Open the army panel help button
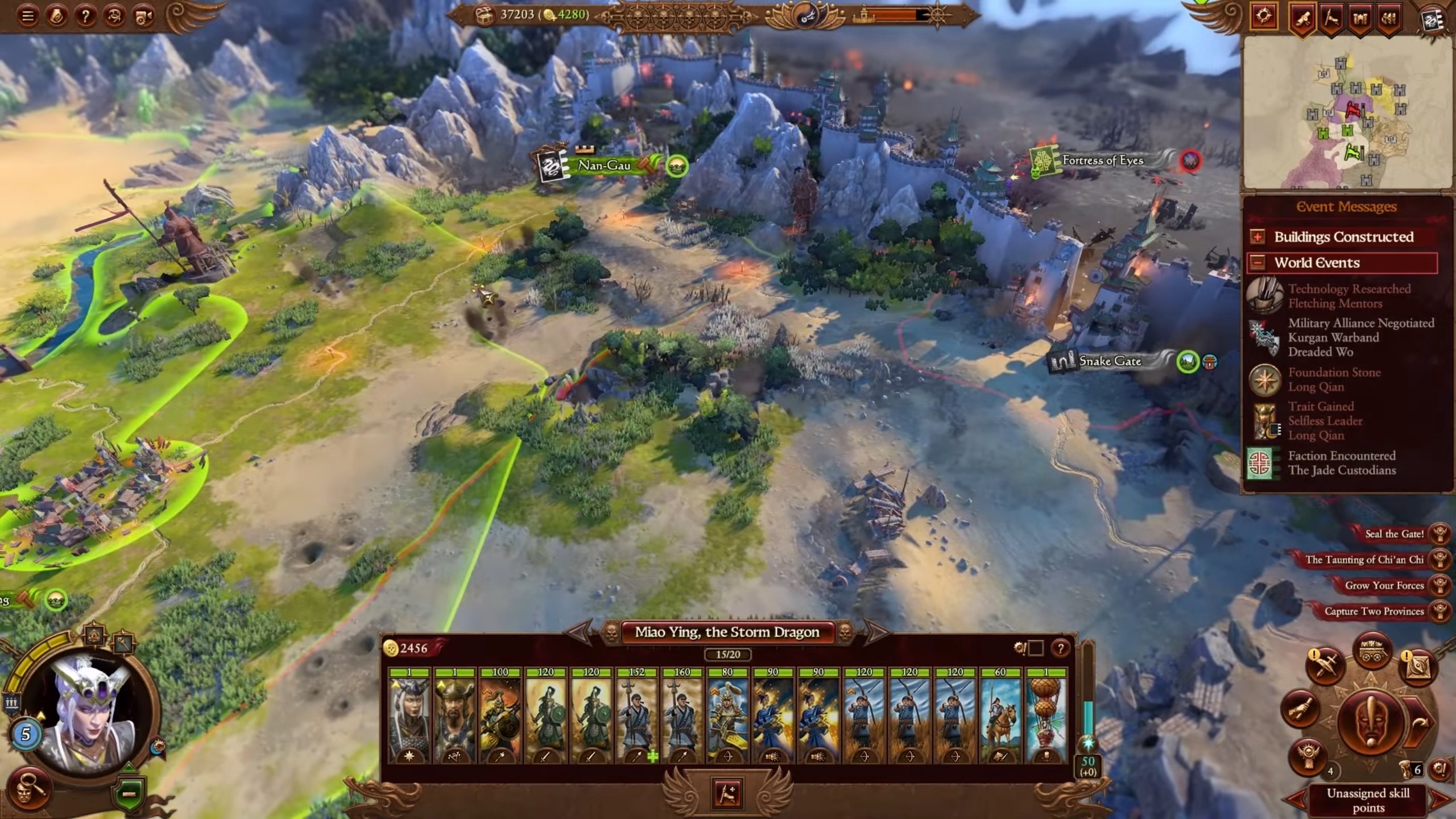The width and height of the screenshot is (1456, 819). click(1060, 648)
